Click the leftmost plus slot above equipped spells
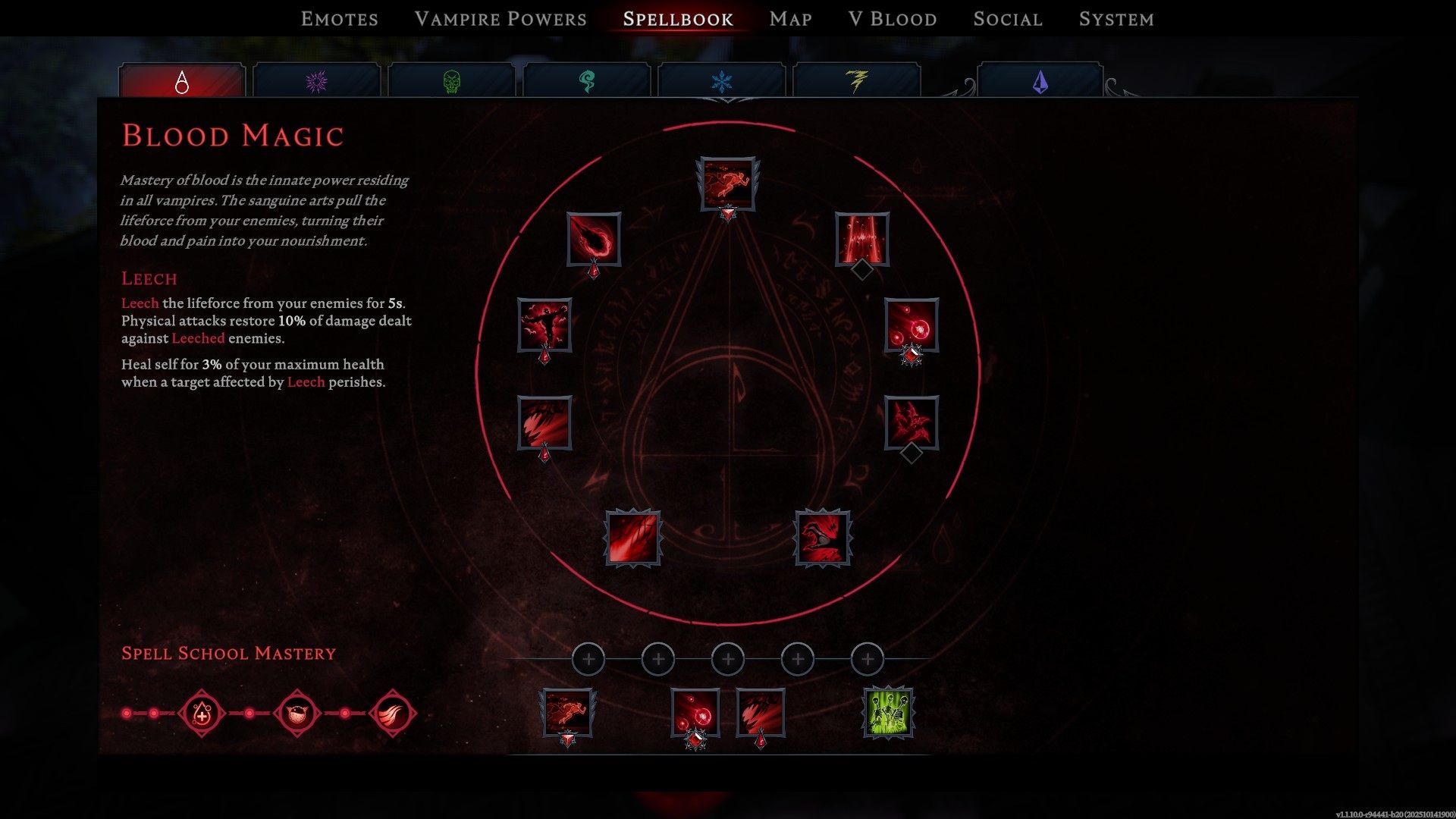The image size is (1456, 819). 588,659
